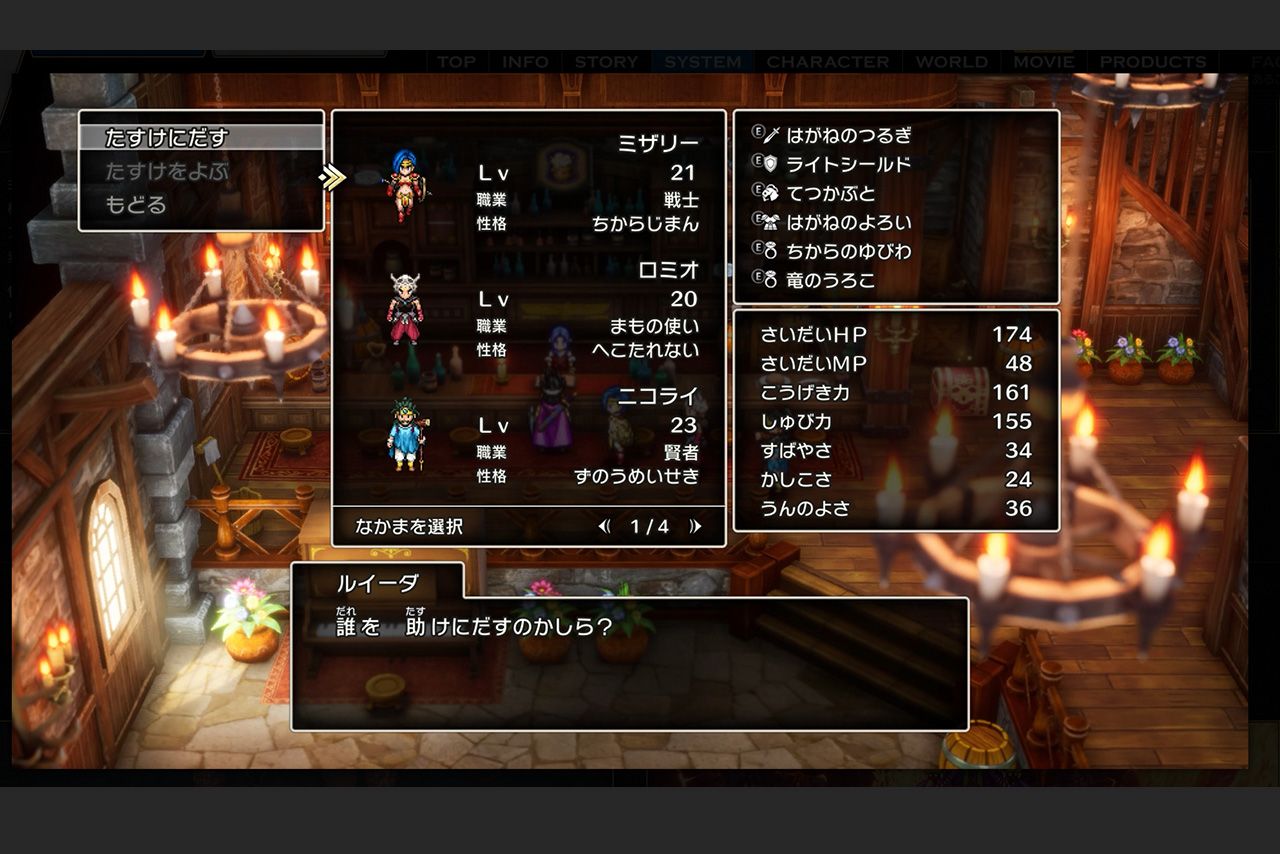Image resolution: width=1280 pixels, height=854 pixels.
Task: Toggle the E equip badge on はがねのつるぎ
Action: pos(756,134)
